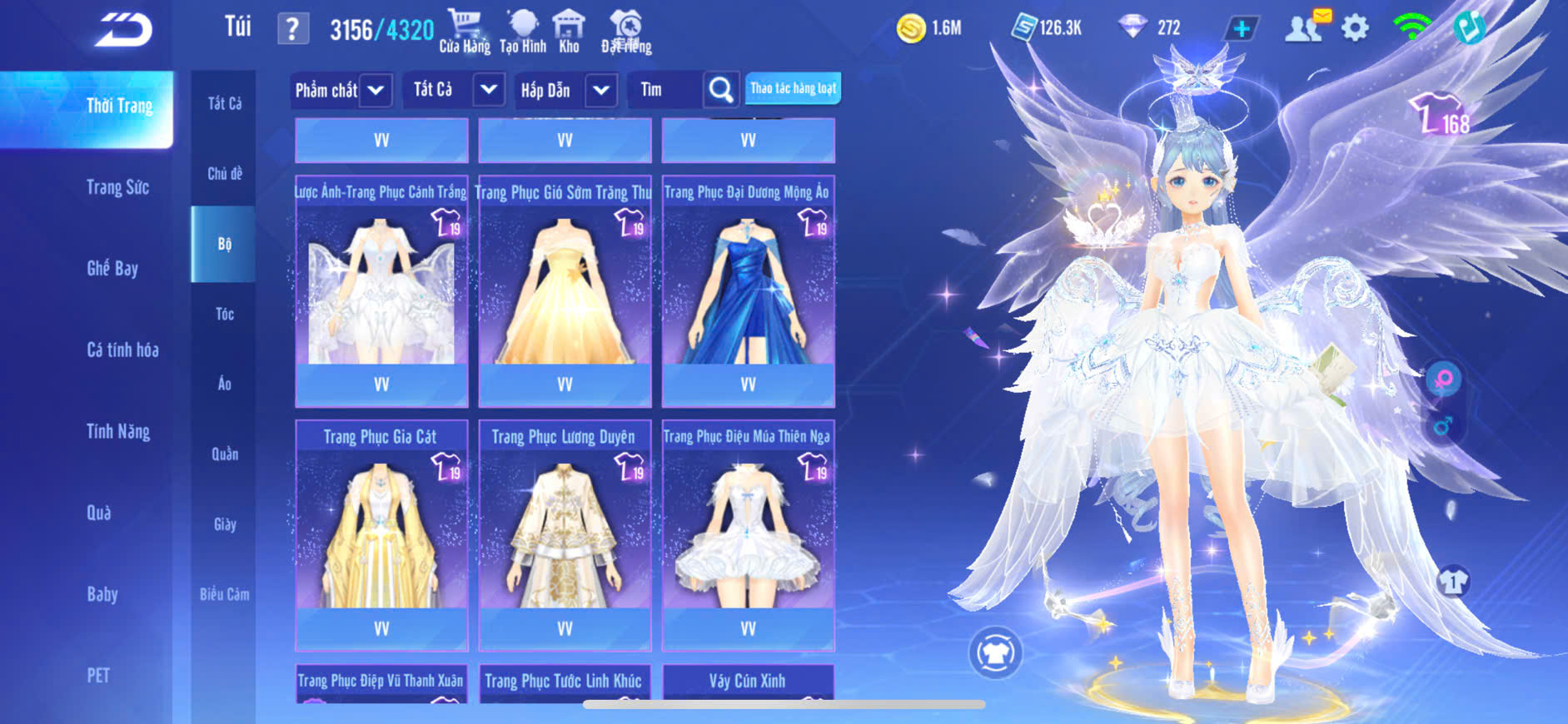Switch to the Ghế Bay tab
Viewport: 1568px width, 724px height.
point(112,268)
